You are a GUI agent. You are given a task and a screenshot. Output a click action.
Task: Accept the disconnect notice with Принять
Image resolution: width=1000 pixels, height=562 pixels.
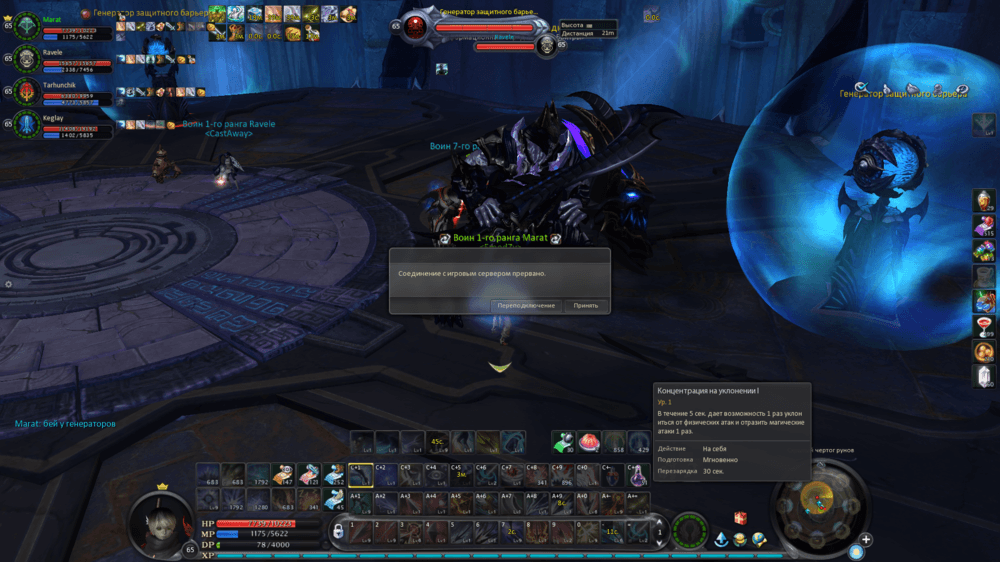(x=586, y=305)
